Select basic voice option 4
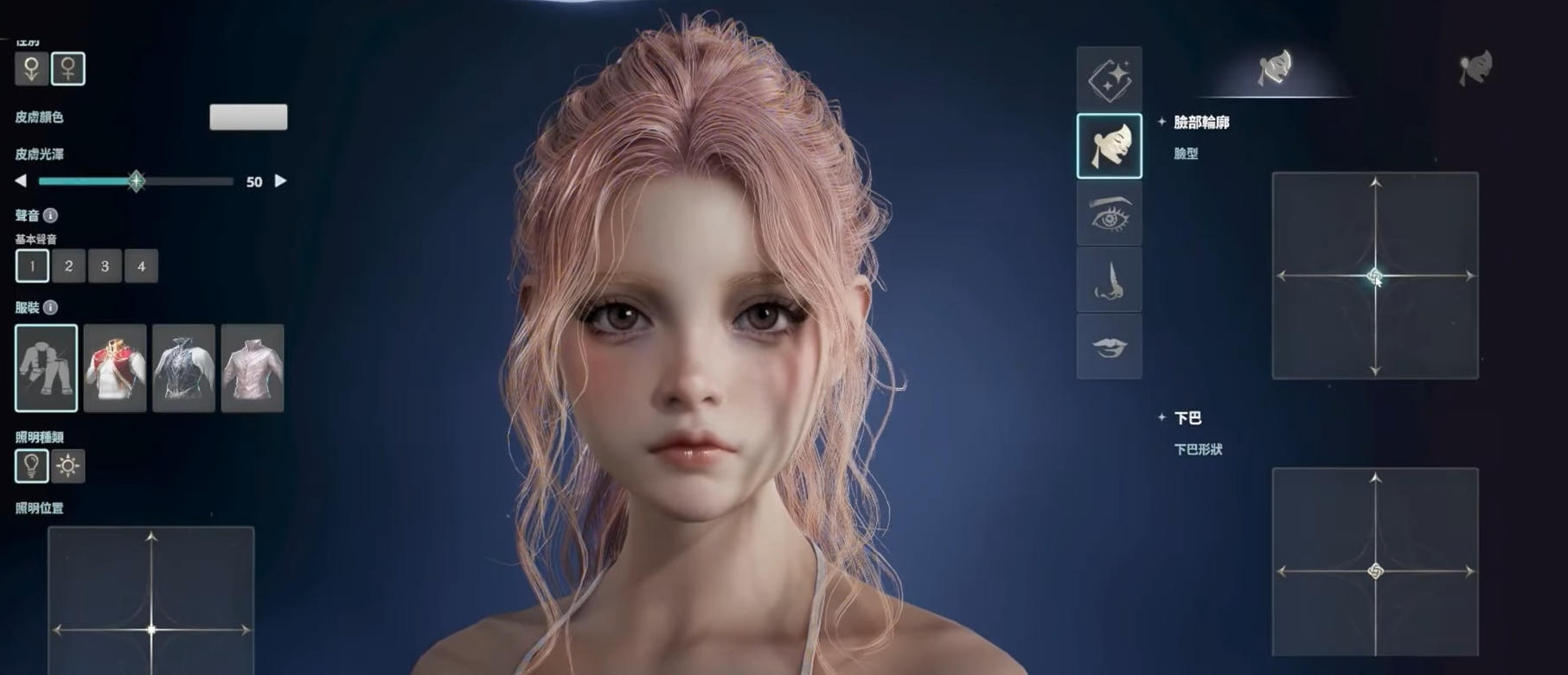The height and width of the screenshot is (675, 1568). [141, 266]
